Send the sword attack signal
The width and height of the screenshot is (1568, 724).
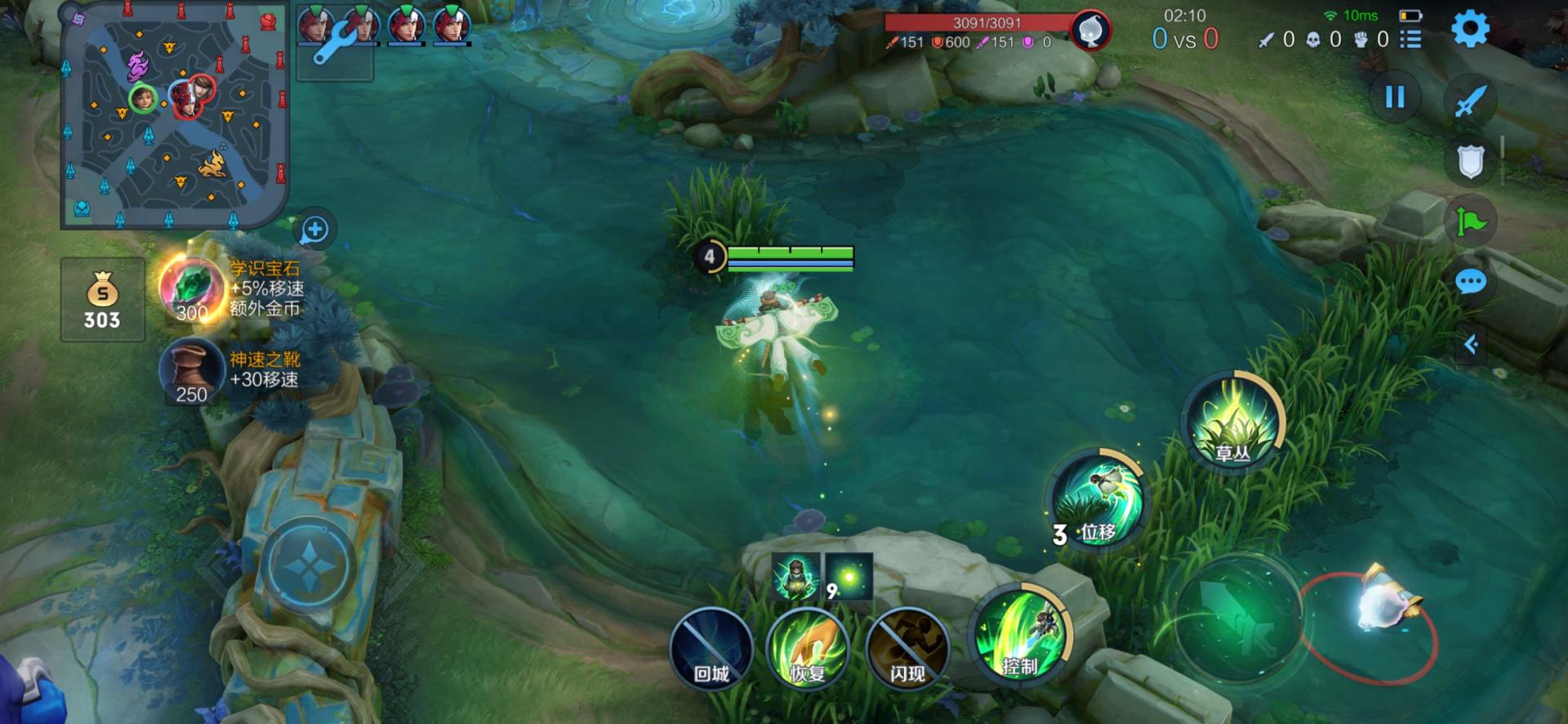[1470, 102]
